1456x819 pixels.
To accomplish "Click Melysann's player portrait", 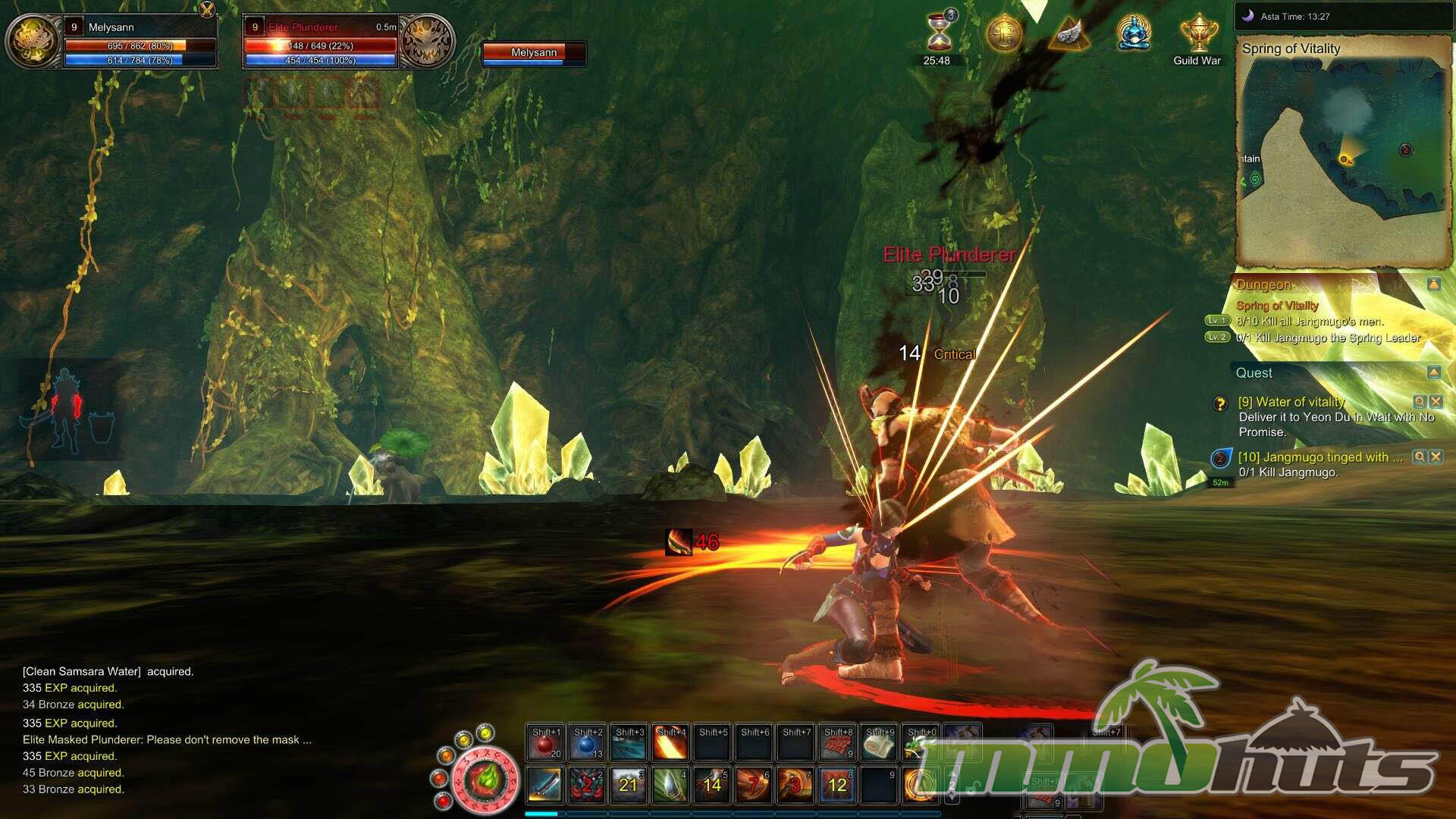I will [x=33, y=41].
